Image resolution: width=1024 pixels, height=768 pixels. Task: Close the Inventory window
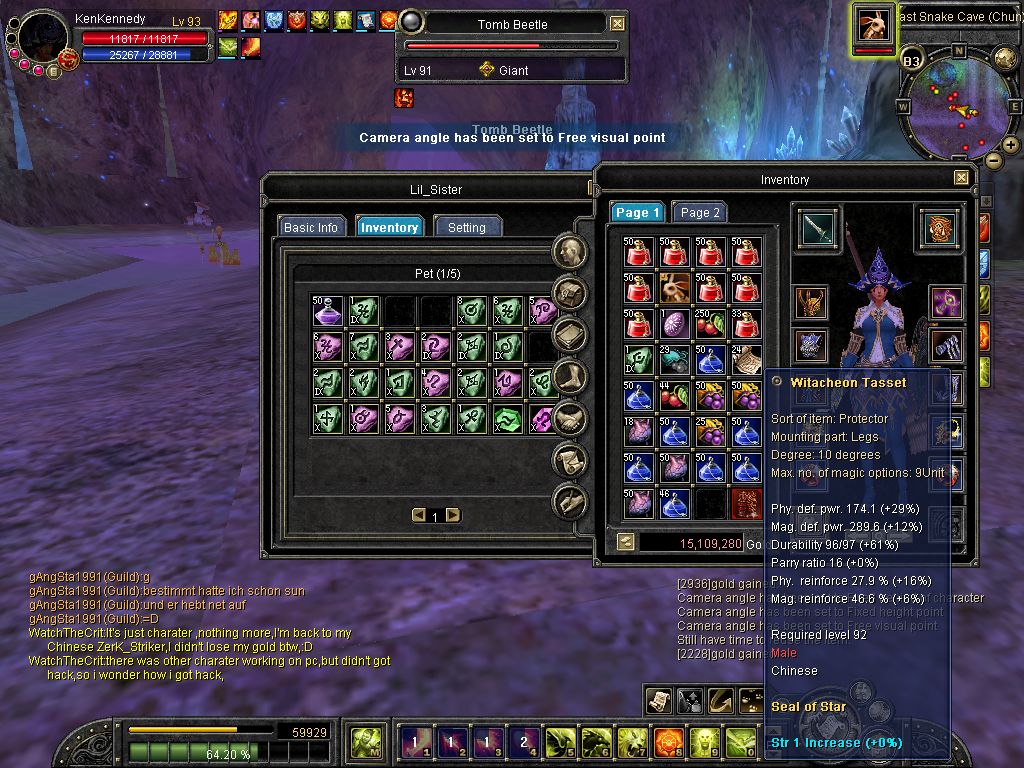pyautogui.click(x=961, y=178)
